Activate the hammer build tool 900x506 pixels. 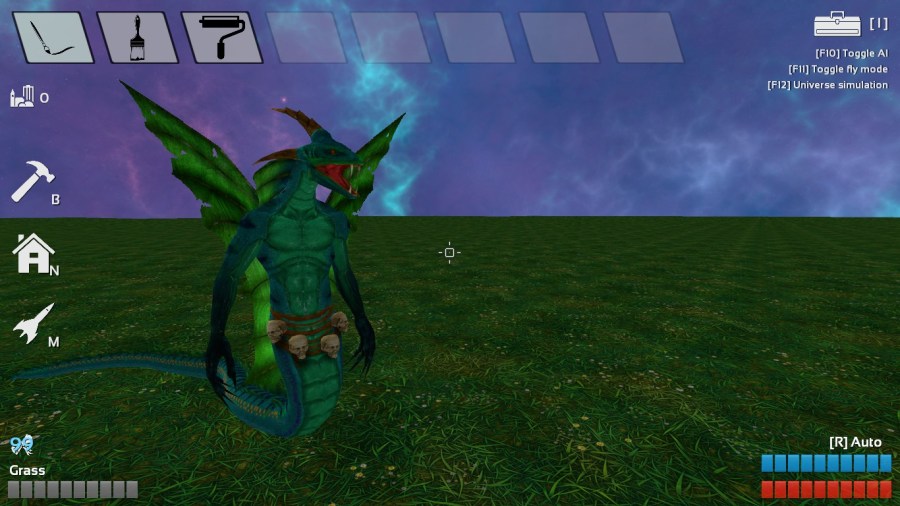coord(31,183)
